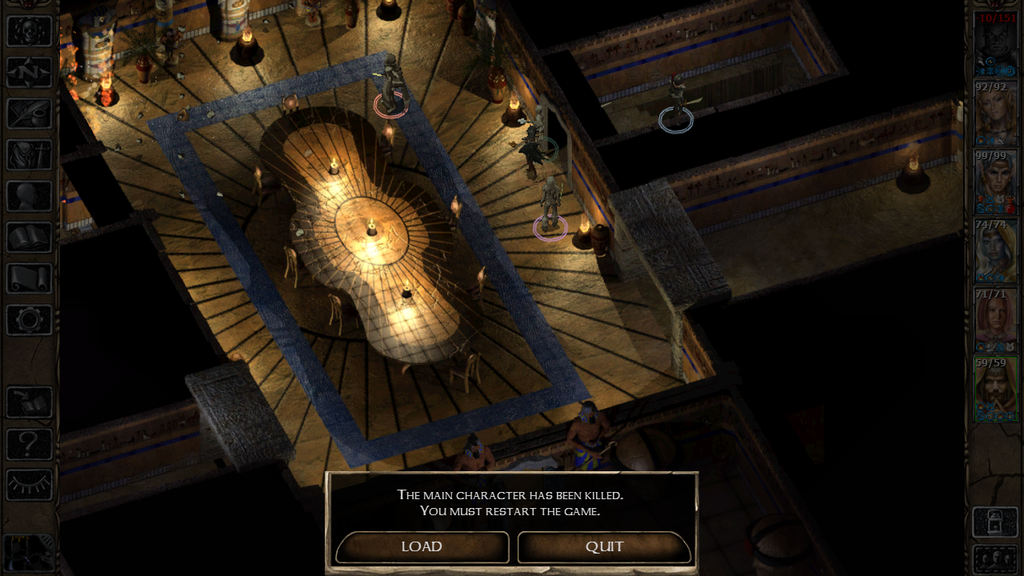Open the priest scroll icon
The height and width of the screenshot is (576, 1024).
29,278
